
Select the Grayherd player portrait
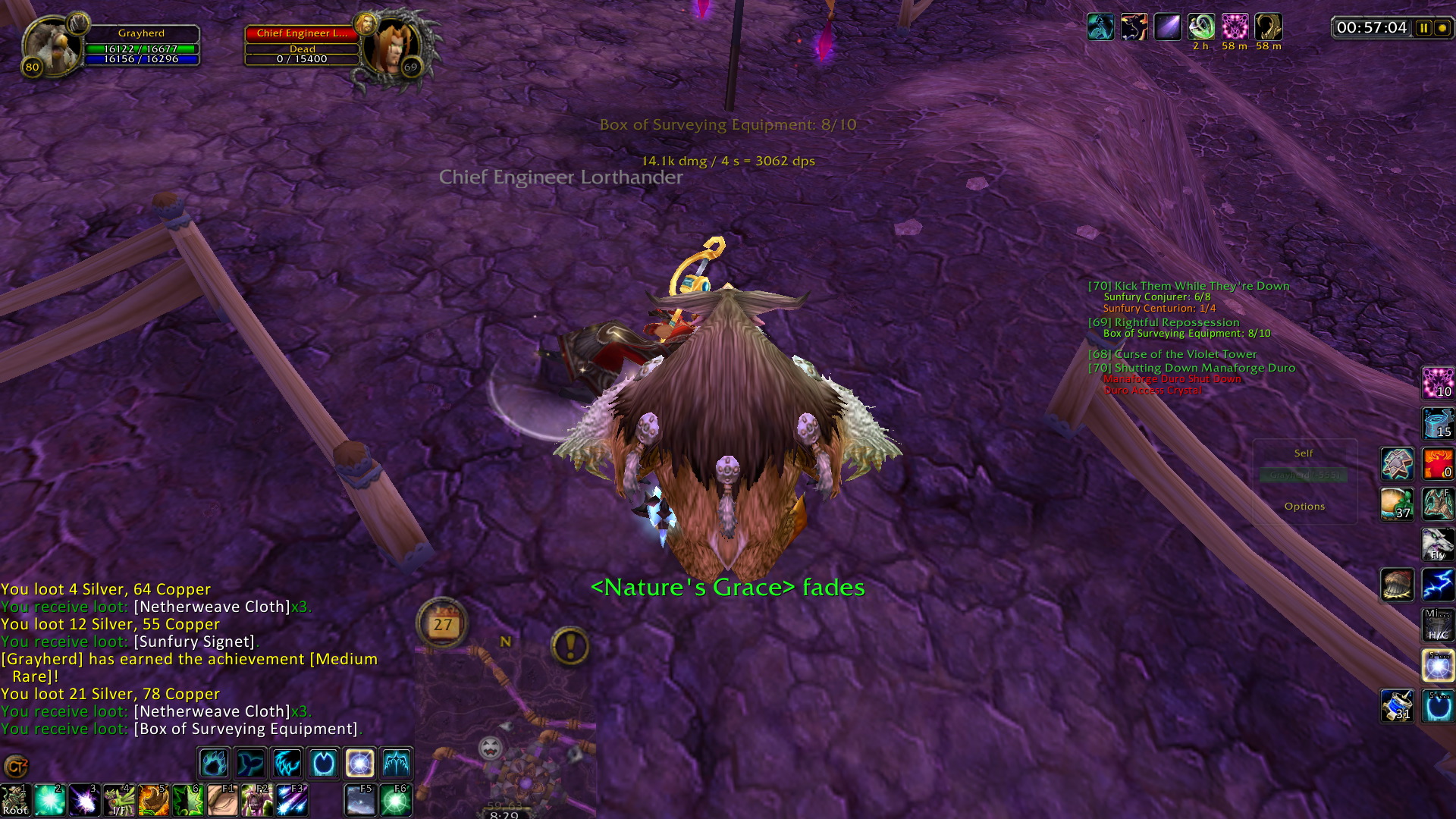[52, 45]
